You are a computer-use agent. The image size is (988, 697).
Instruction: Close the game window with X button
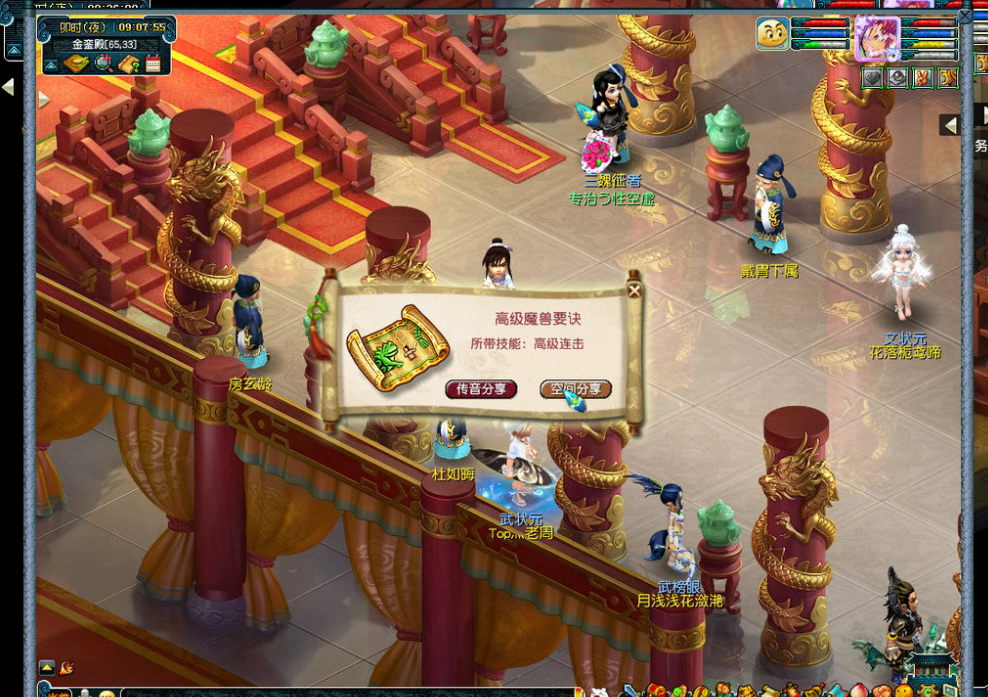964,16
